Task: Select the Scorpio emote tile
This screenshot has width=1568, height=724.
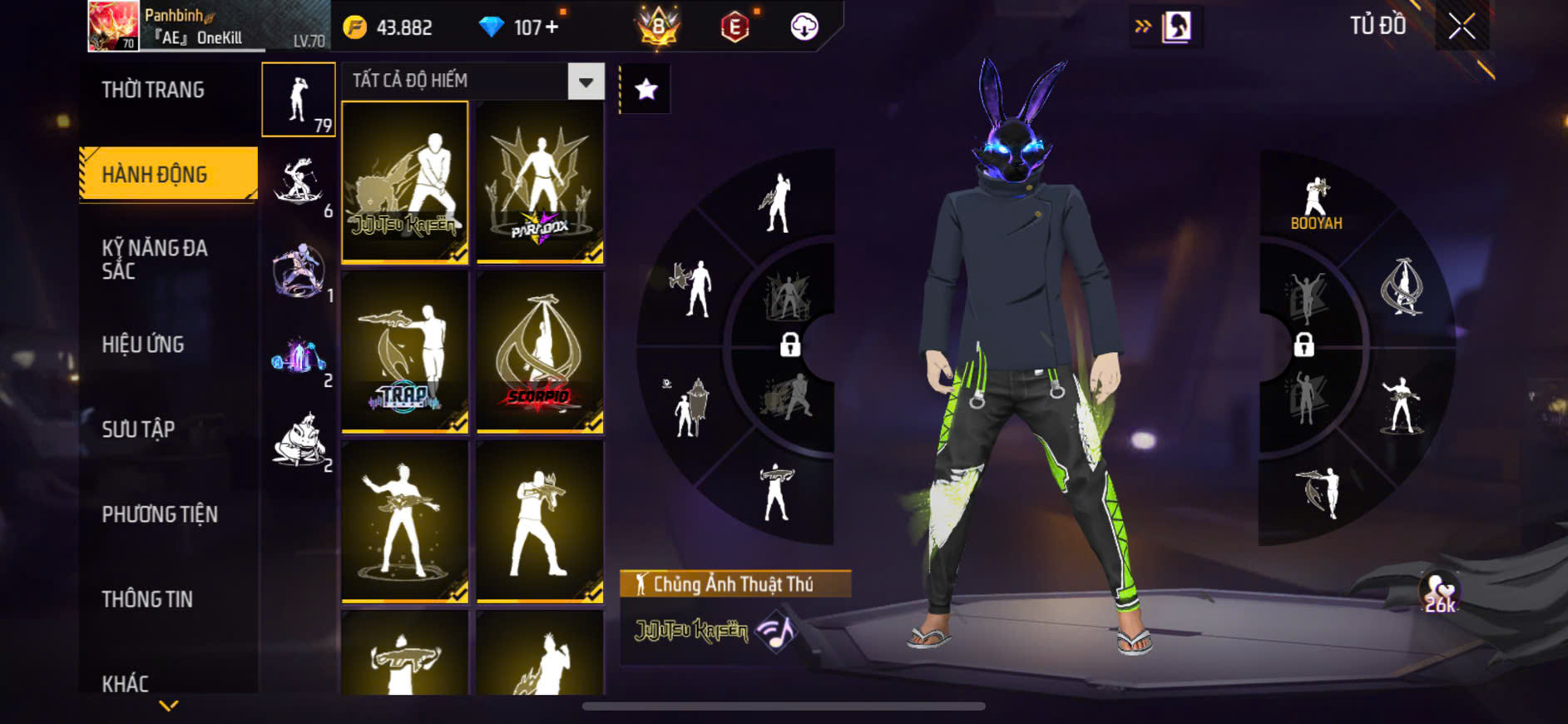Action: click(x=540, y=352)
